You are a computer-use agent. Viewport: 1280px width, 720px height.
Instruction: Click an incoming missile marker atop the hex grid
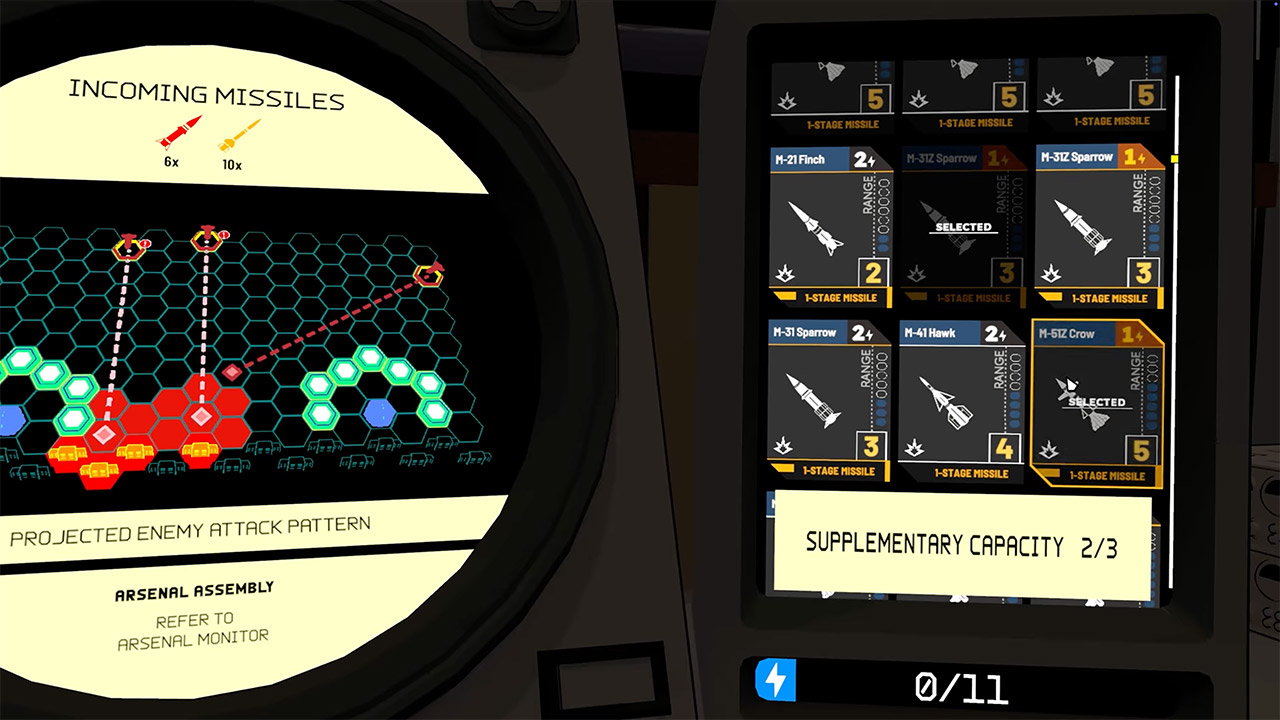click(x=205, y=238)
